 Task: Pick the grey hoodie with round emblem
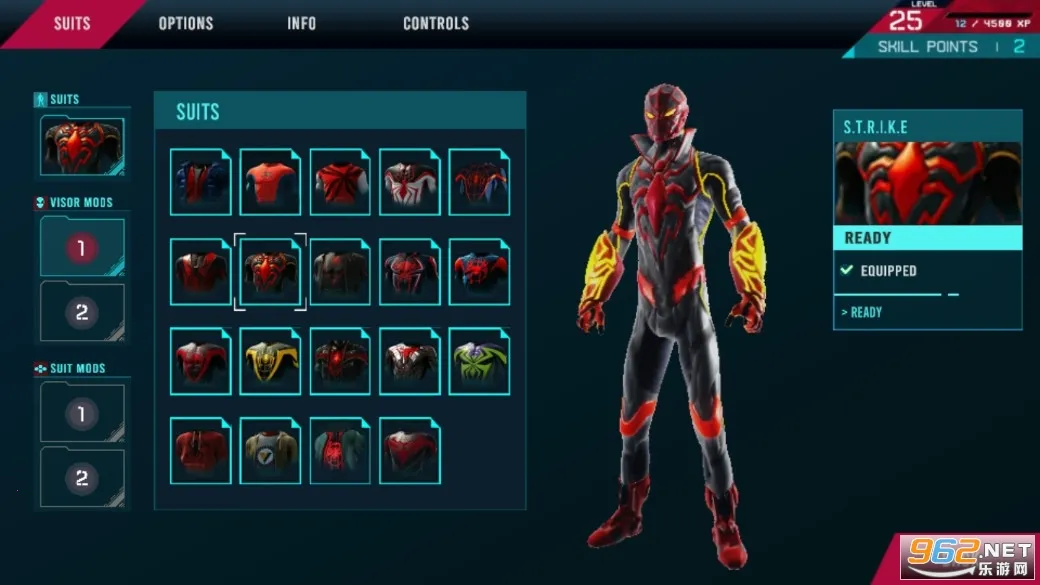click(270, 451)
